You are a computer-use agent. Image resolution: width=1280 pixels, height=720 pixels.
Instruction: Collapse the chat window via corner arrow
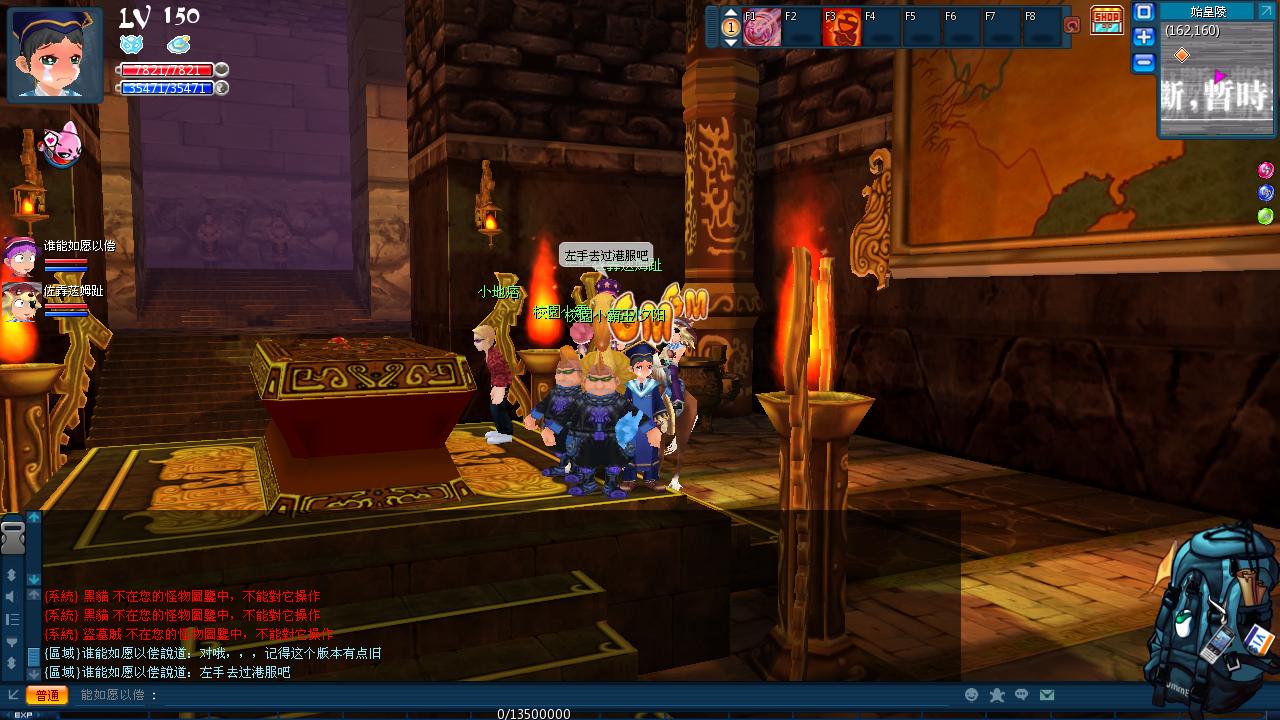12,694
